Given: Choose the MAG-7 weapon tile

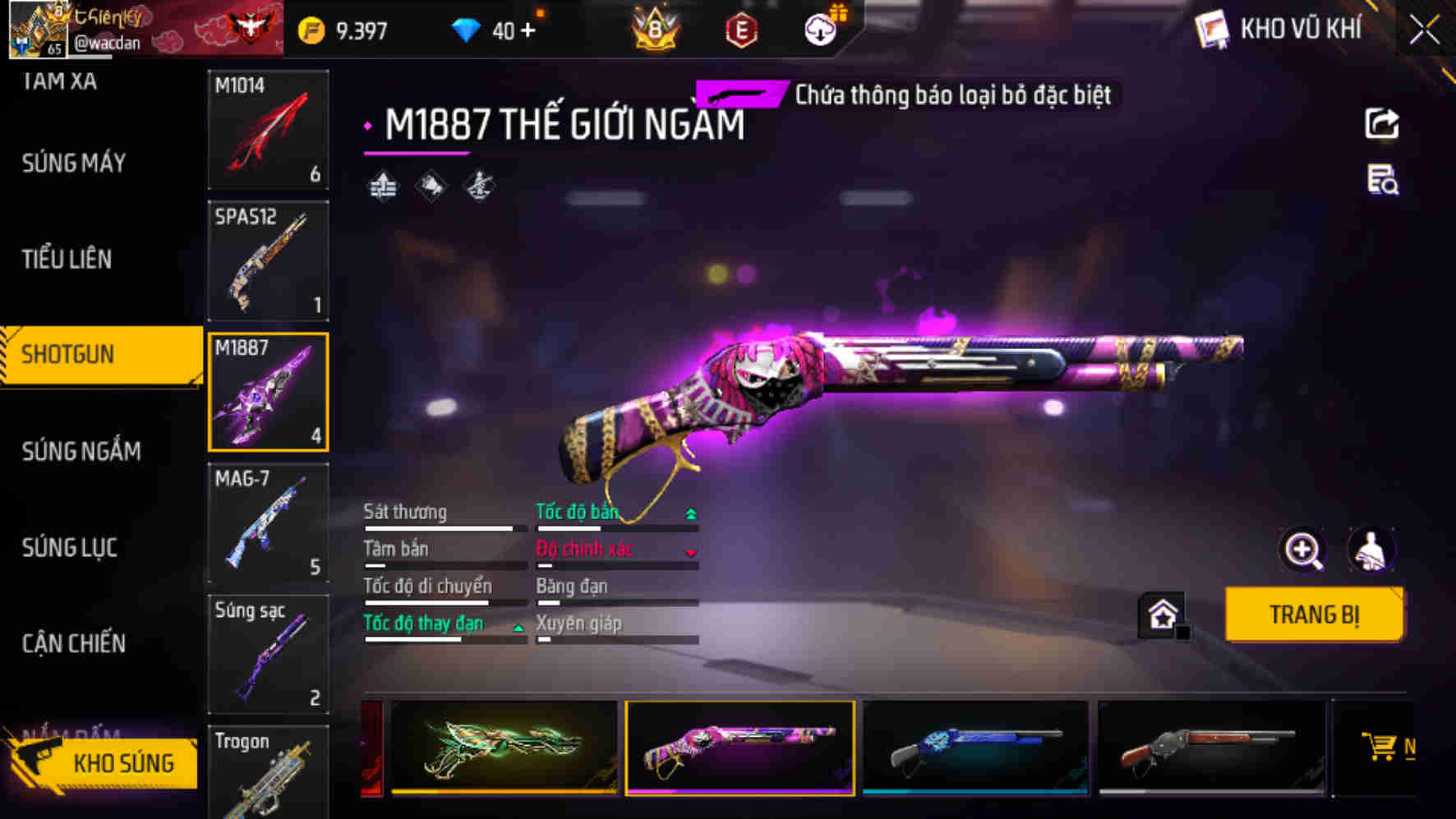Looking at the screenshot, I should pyautogui.click(x=268, y=523).
